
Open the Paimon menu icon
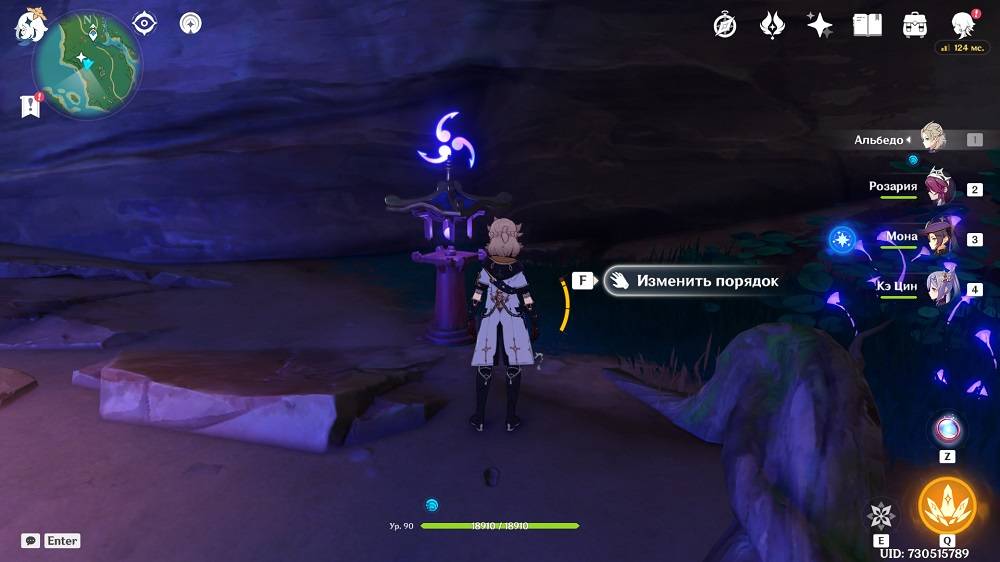click(x=30, y=24)
